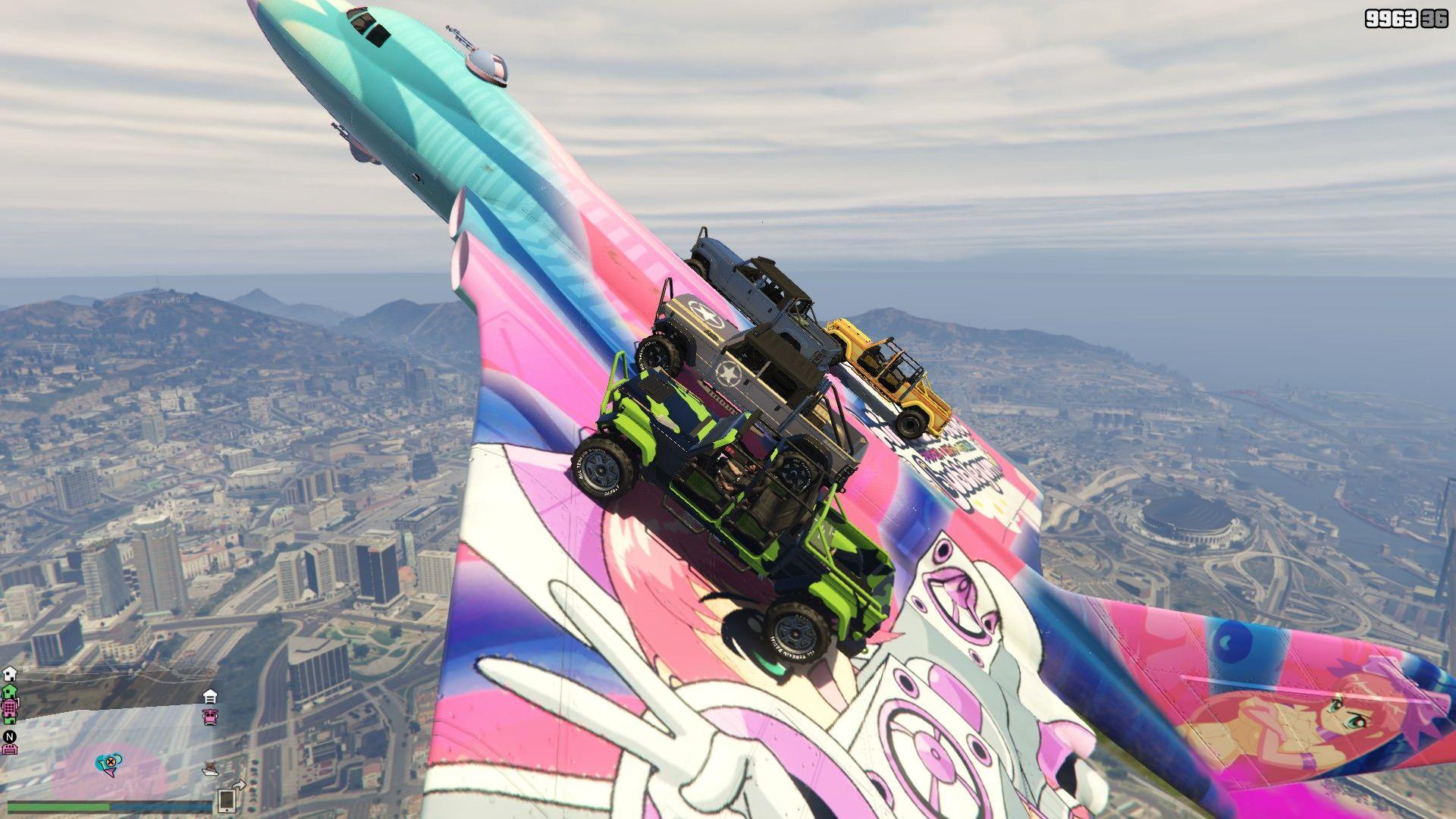1456x819 pixels.
Task: Click the green house property blip
Action: click(x=8, y=692)
